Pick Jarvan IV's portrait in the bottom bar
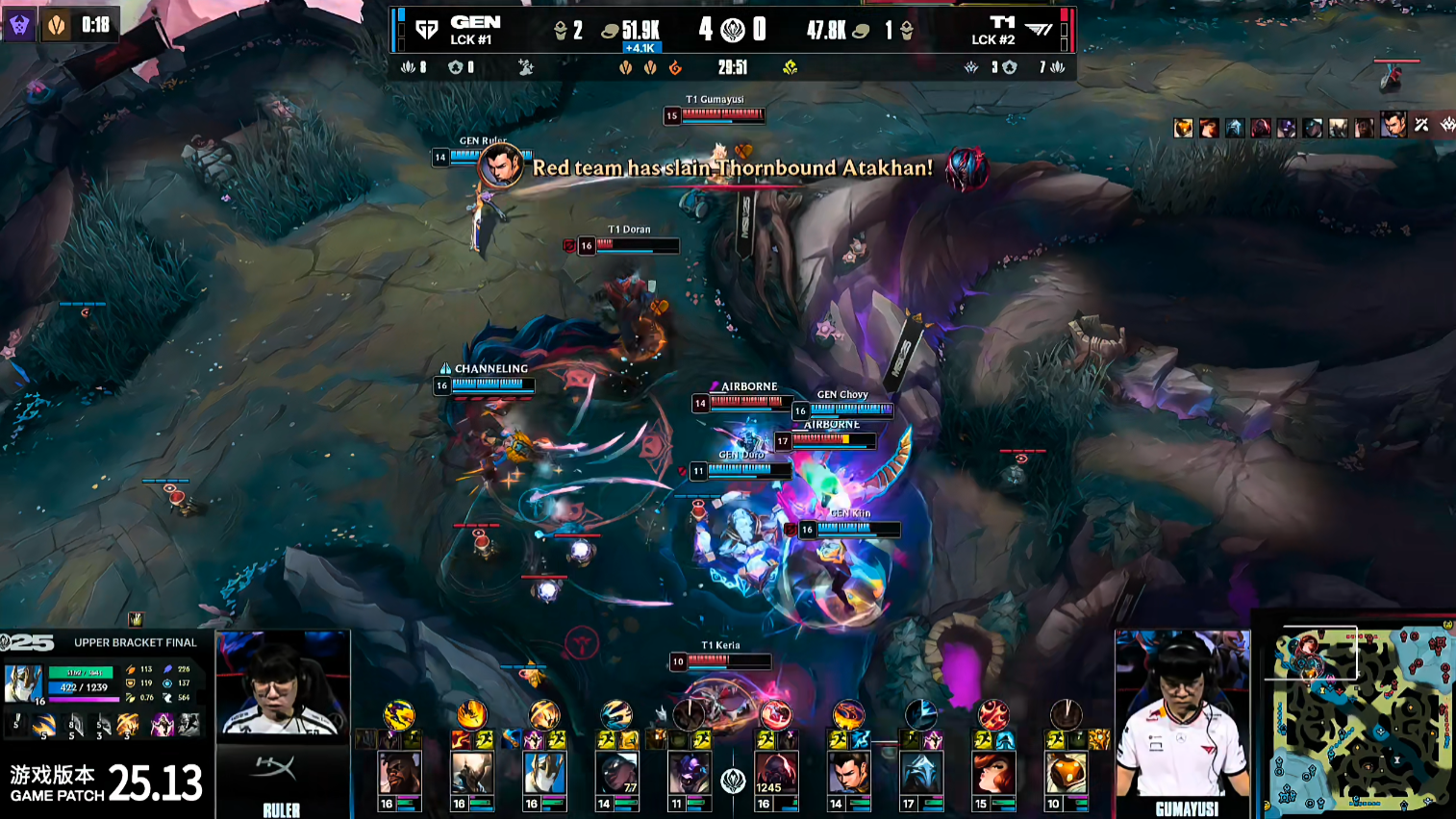 pyautogui.click(x=471, y=773)
